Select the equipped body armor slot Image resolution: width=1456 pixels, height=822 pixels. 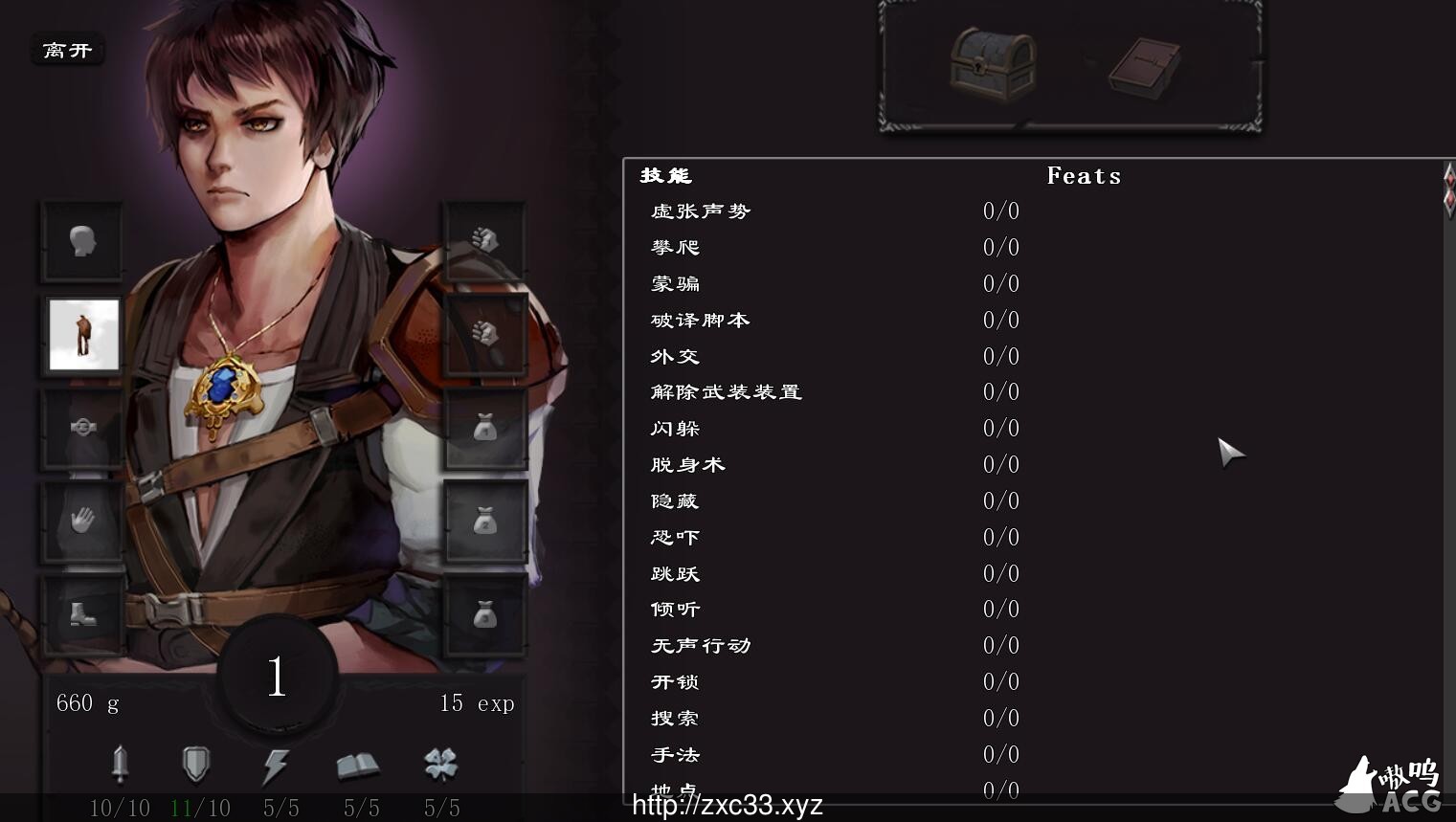[x=84, y=334]
